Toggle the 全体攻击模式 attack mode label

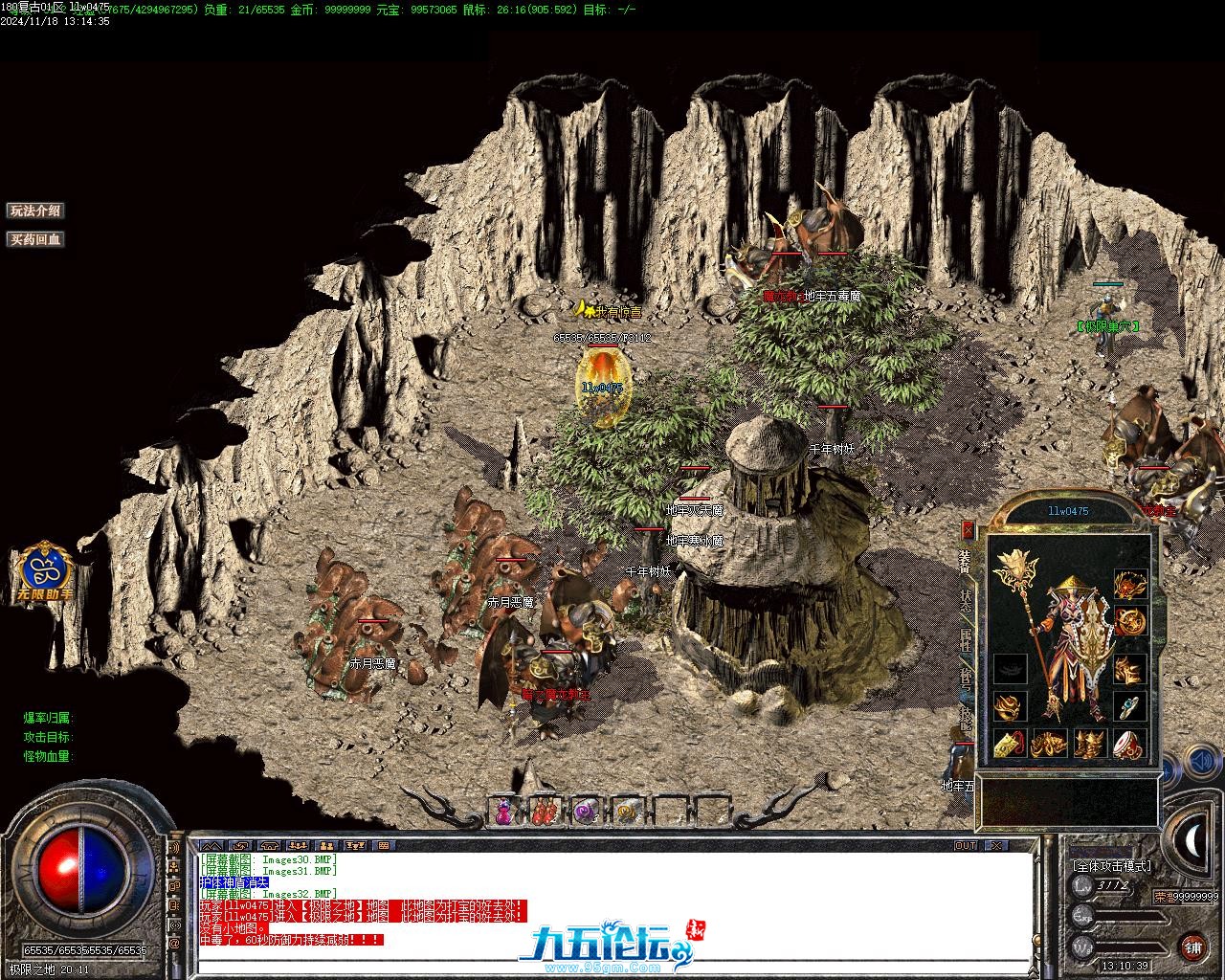(x=1112, y=865)
